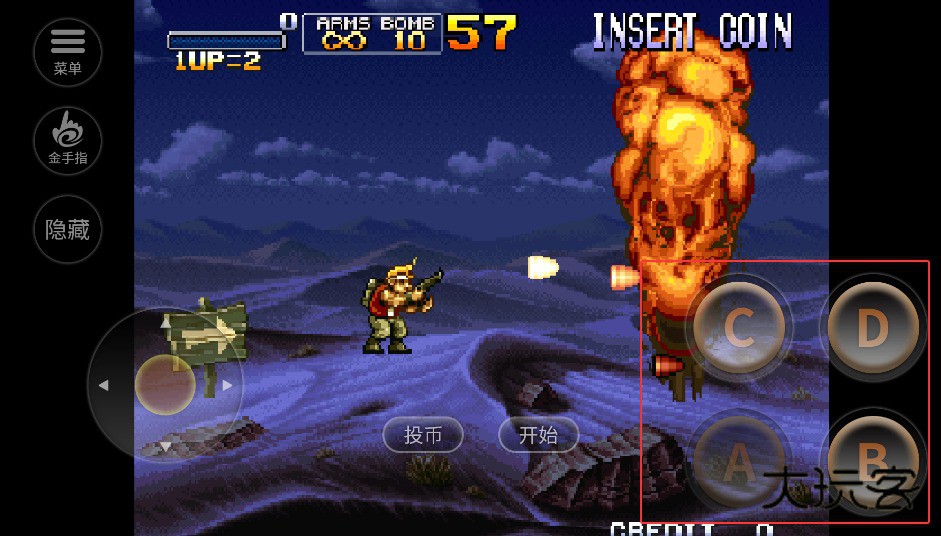This screenshot has width=941, height=536.
Task: Tap the 开始 start button
Action: point(538,435)
